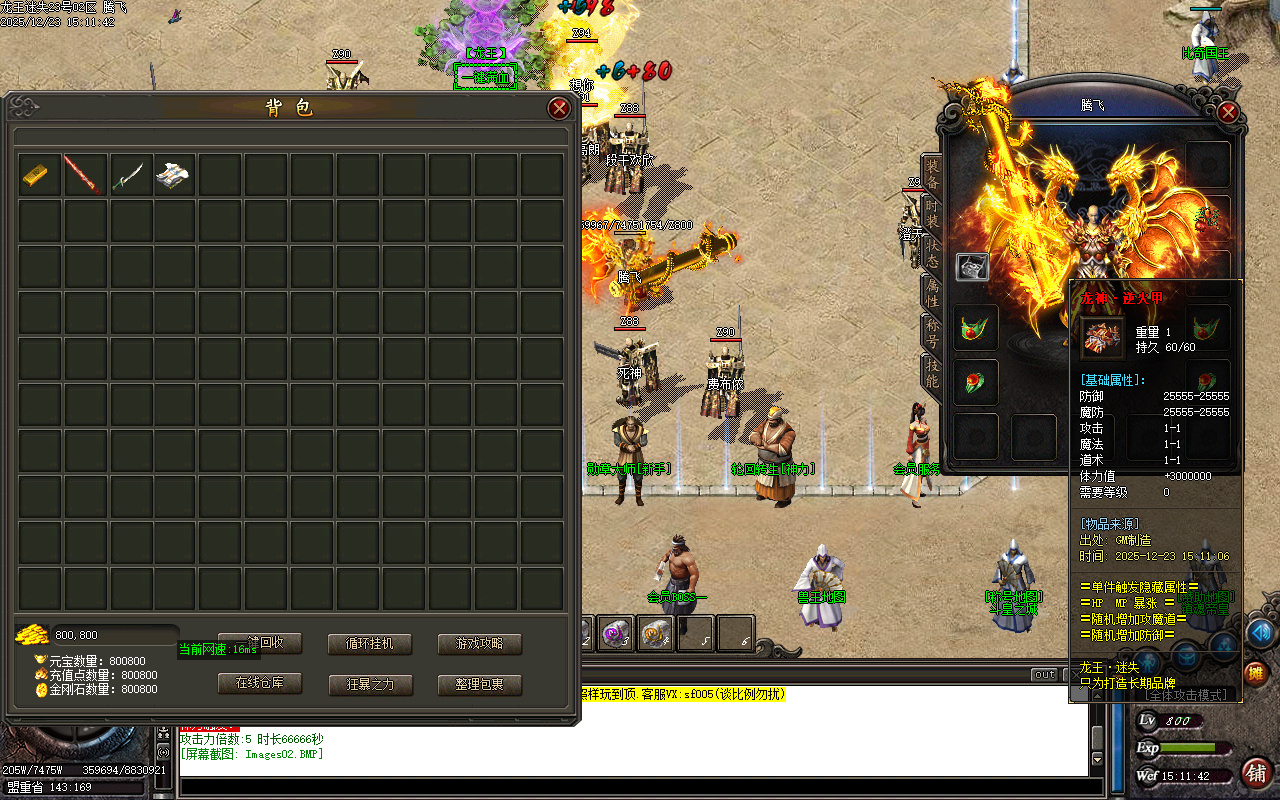The image size is (1280, 800).
Task: Activate the 狂暴之力 berserk power button
Action: 370,685
